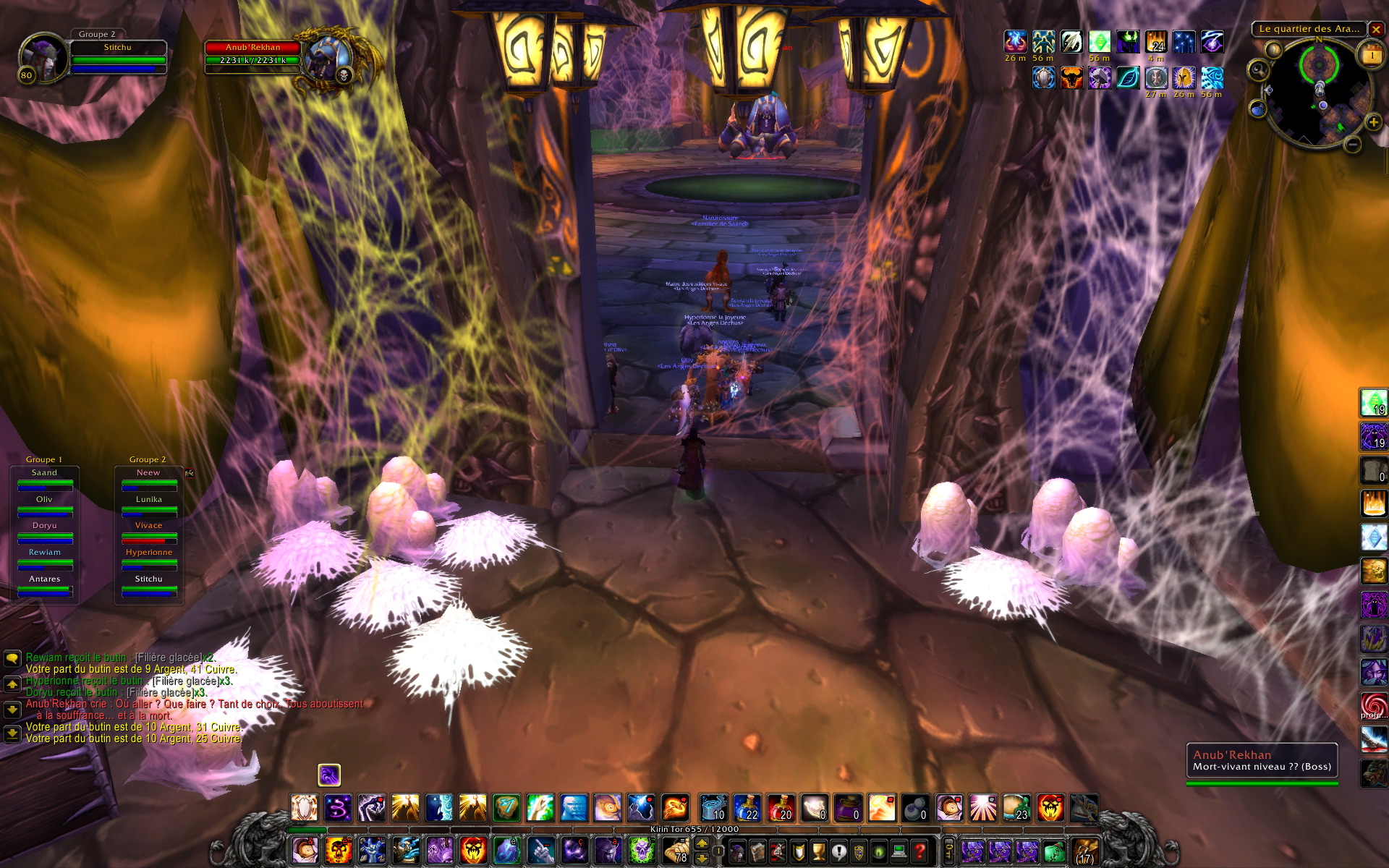Click the Stitchu player portrait
The height and width of the screenshot is (868, 1389).
[43, 58]
